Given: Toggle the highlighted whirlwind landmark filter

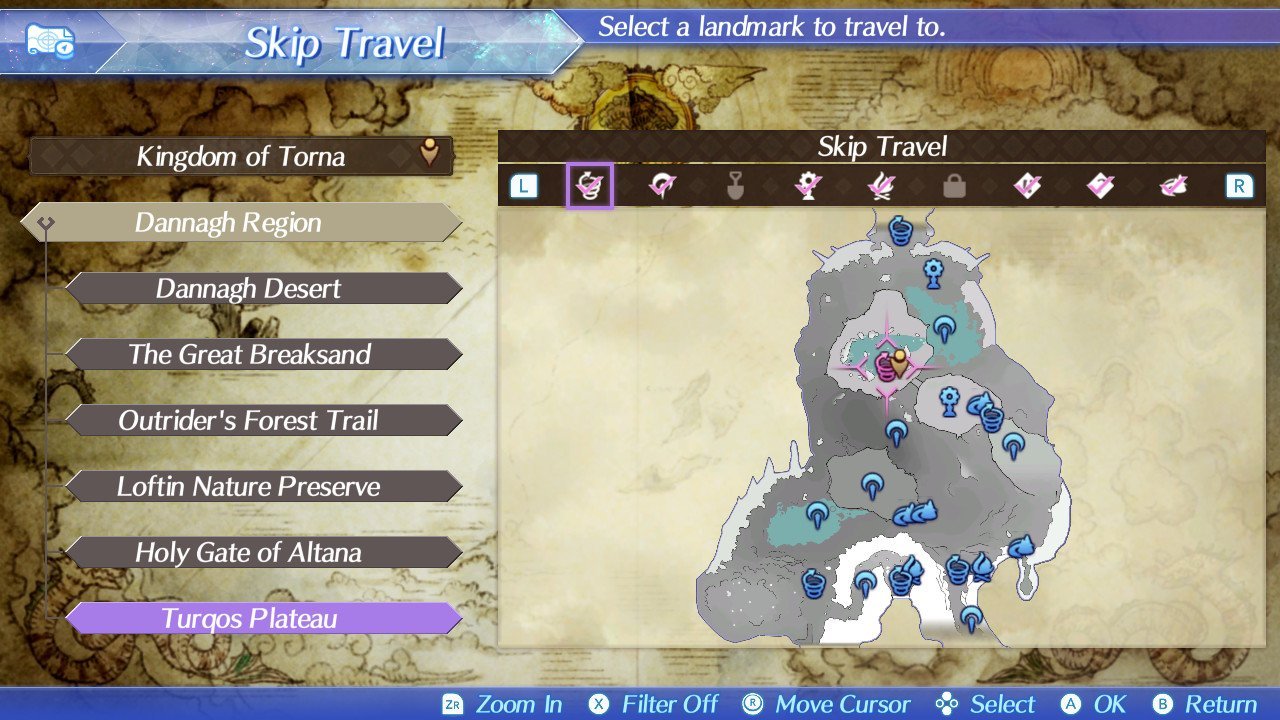Looking at the screenshot, I should pyautogui.click(x=589, y=186).
